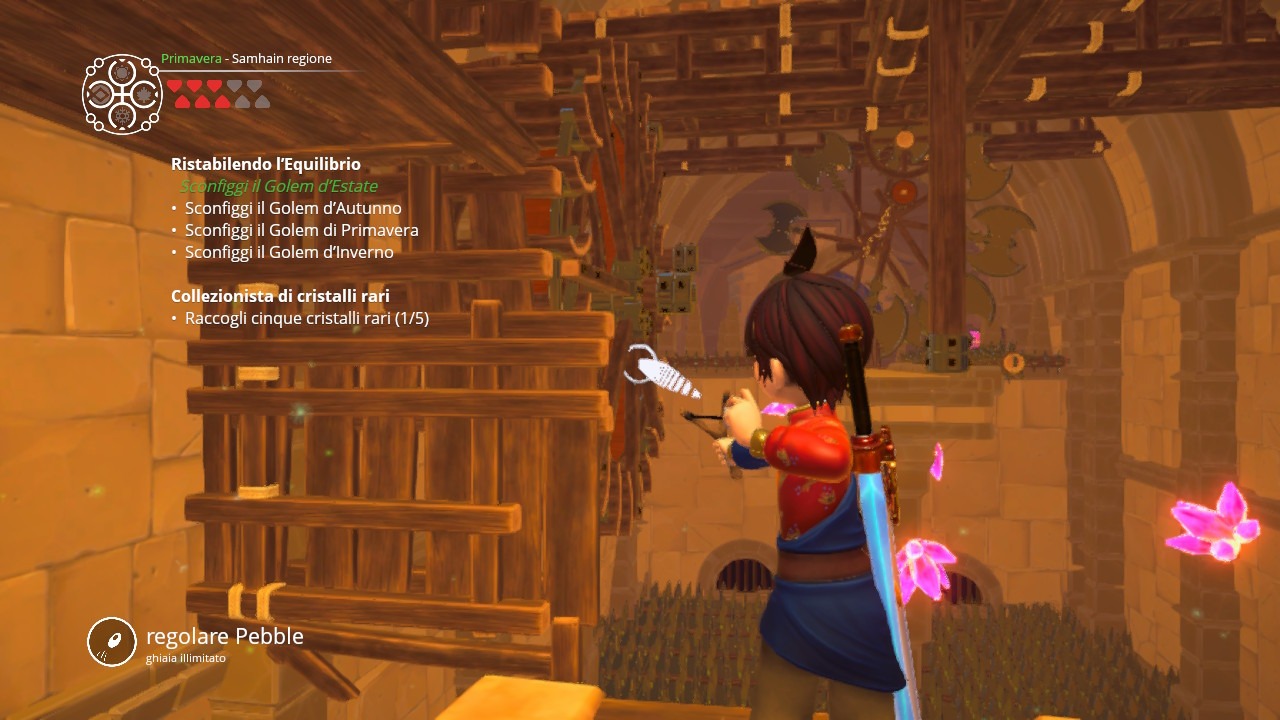Choose objective Sconfiggi il Golem d'Autunno
This screenshot has width=1280, height=720.
click(292, 208)
